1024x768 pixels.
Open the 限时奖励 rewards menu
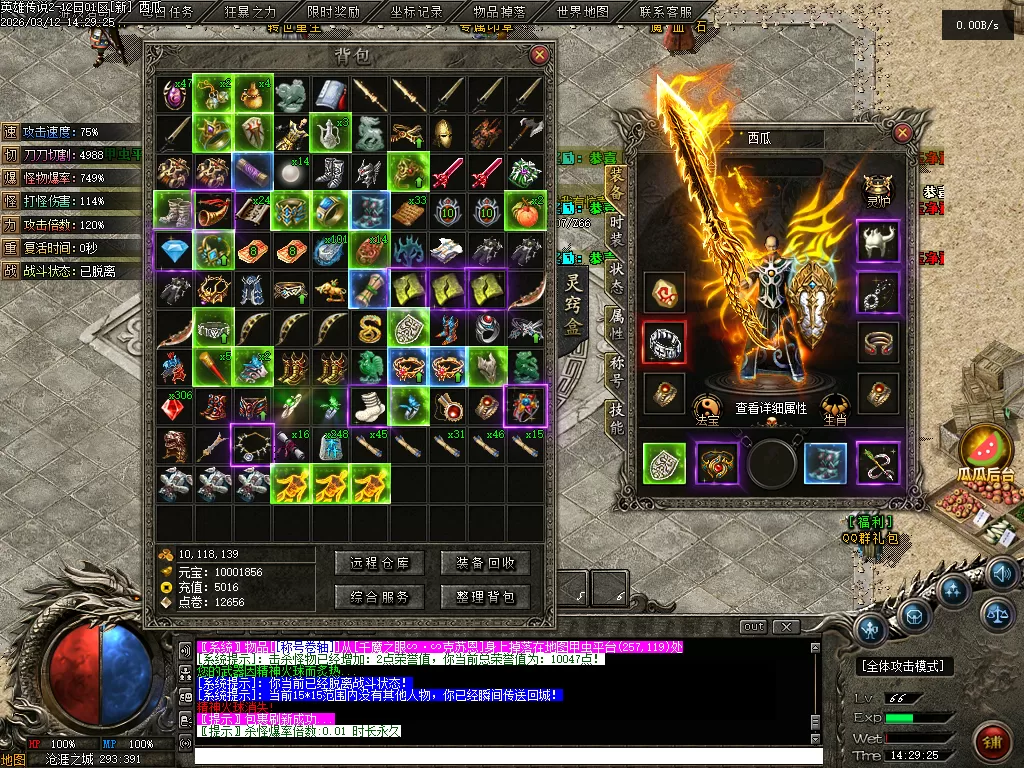click(334, 12)
